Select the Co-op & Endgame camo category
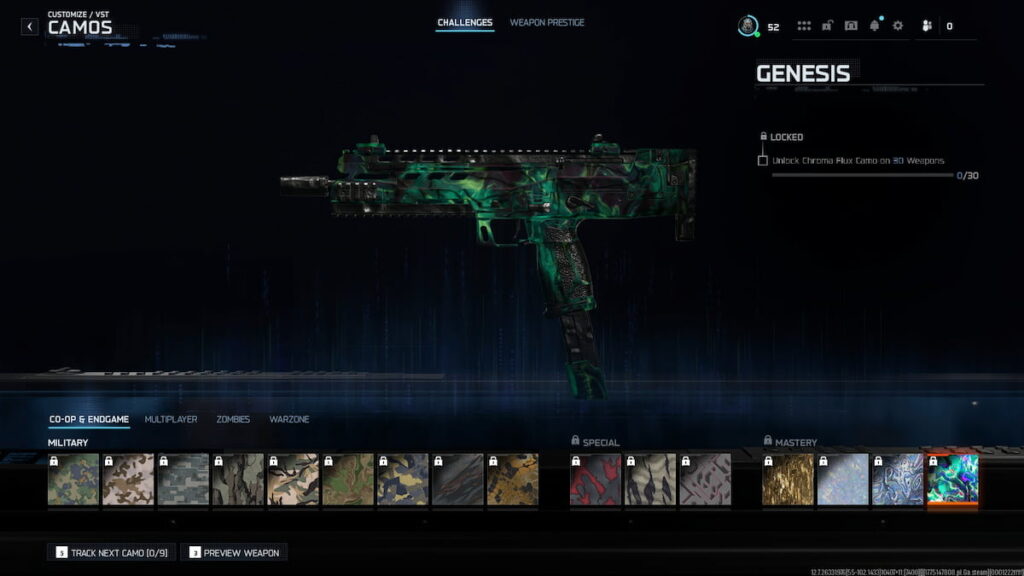1024x576 pixels. click(x=89, y=420)
